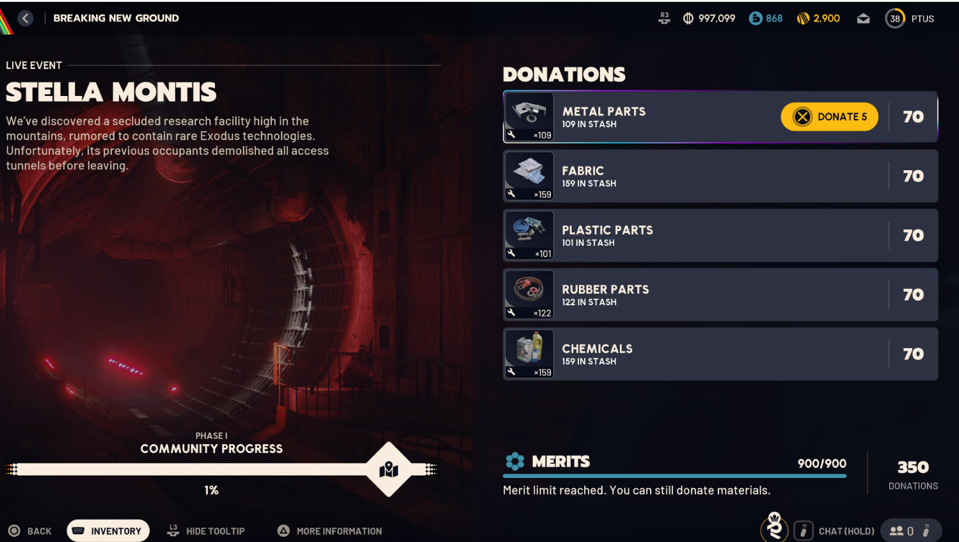Open the level 38 player profile badge
Screen dimensions: 959x542
coord(895,18)
